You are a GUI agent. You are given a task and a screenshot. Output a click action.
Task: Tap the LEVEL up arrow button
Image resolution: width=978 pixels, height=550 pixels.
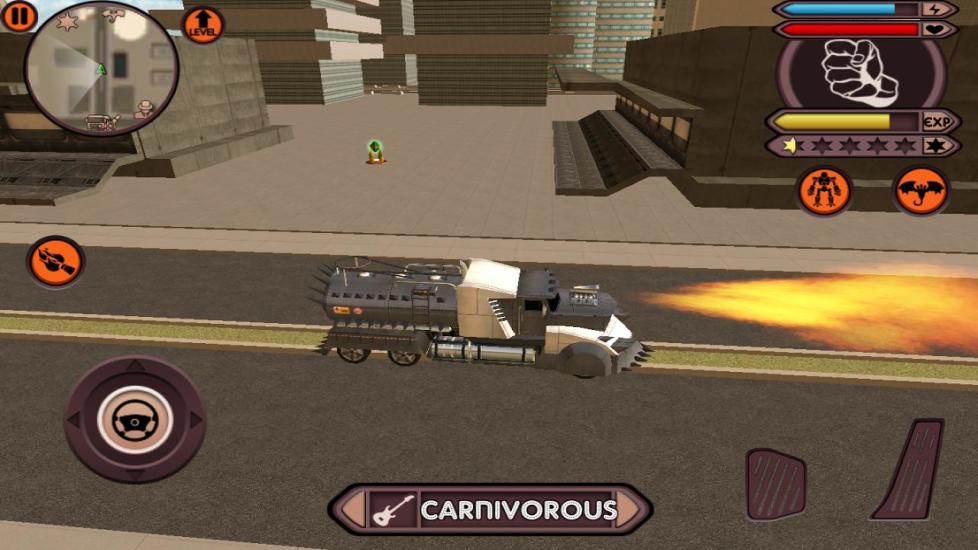(202, 25)
